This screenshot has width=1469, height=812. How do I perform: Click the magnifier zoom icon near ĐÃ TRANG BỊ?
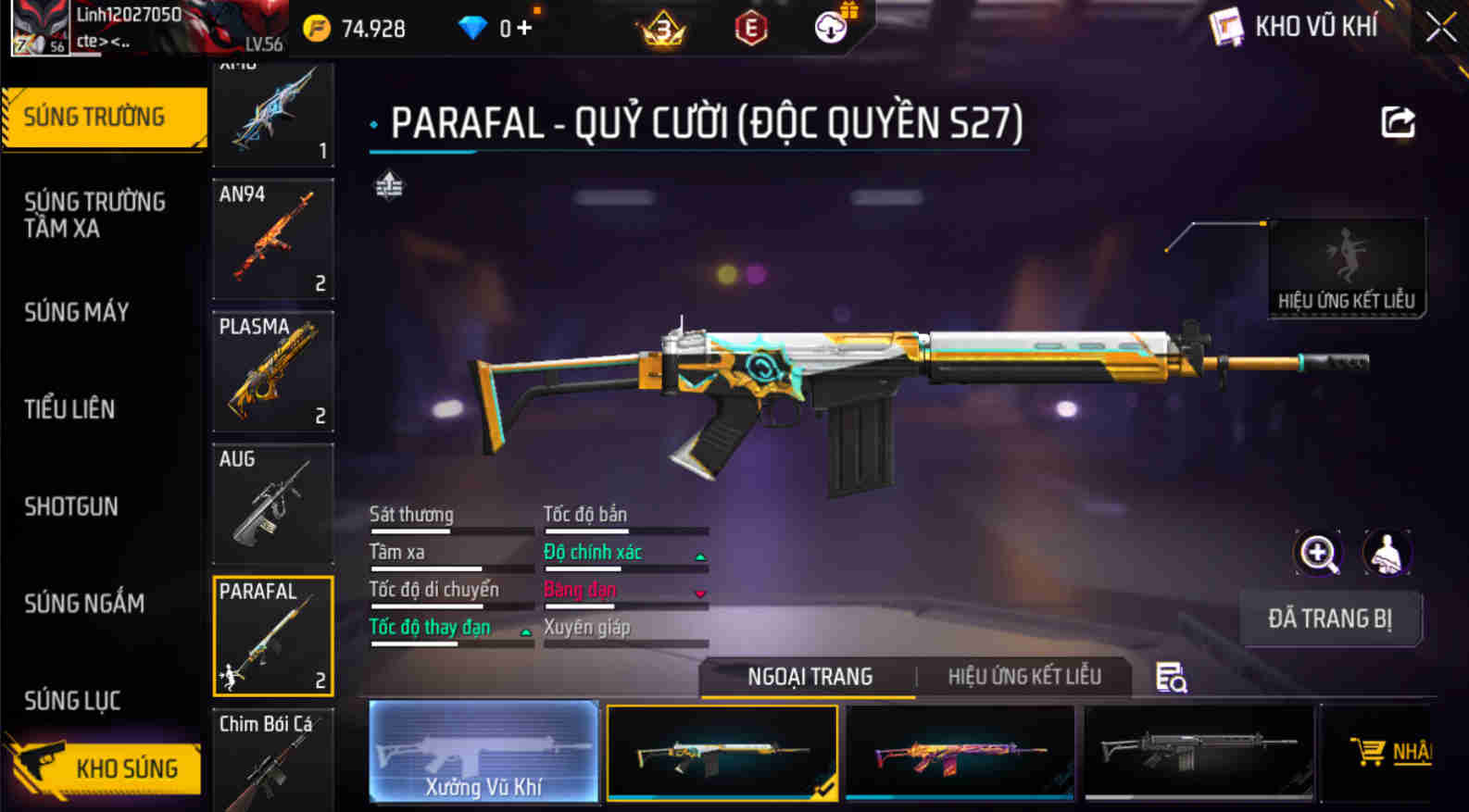[x=1318, y=554]
